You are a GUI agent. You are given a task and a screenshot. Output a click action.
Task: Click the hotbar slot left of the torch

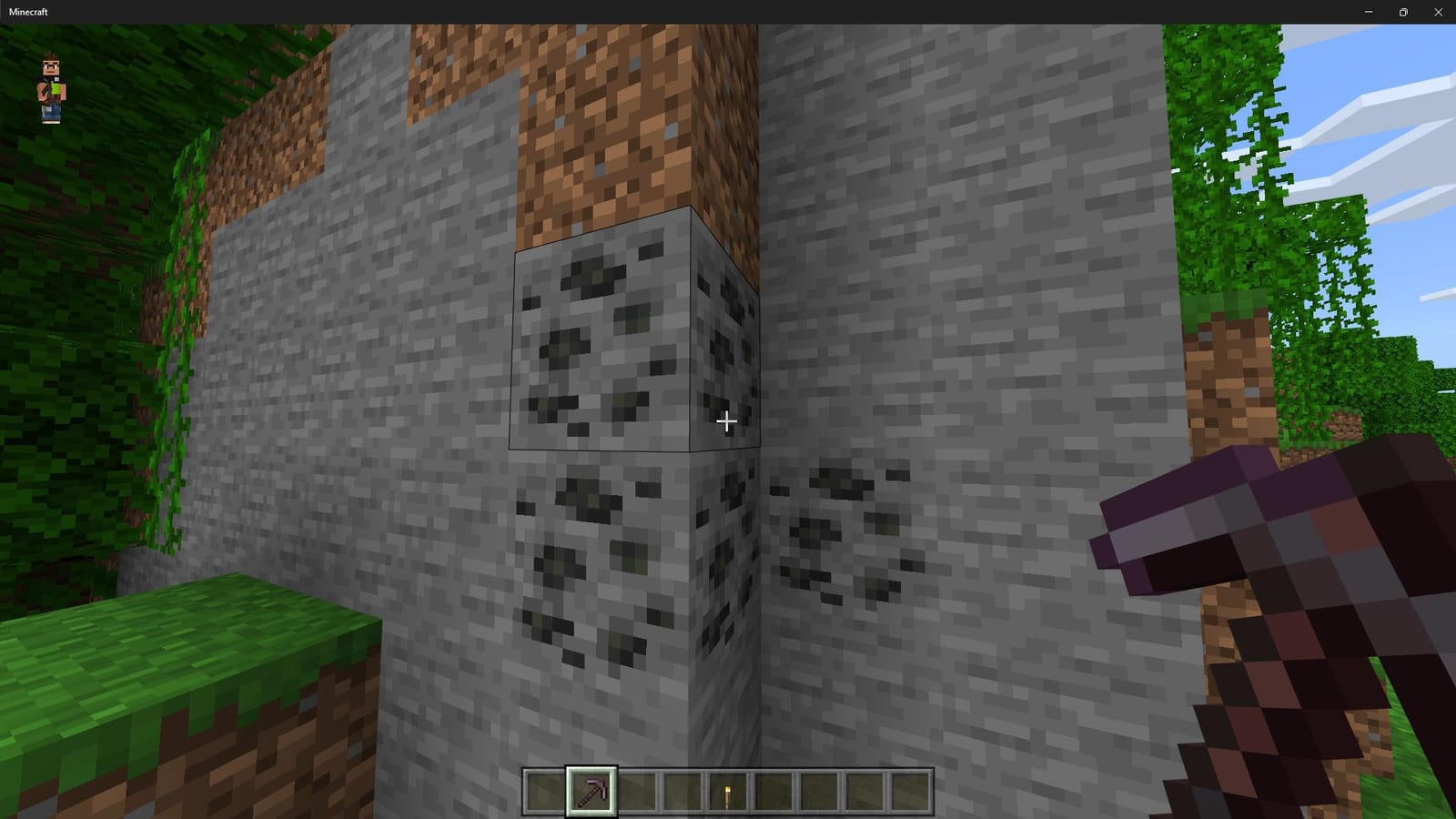[x=682, y=790]
